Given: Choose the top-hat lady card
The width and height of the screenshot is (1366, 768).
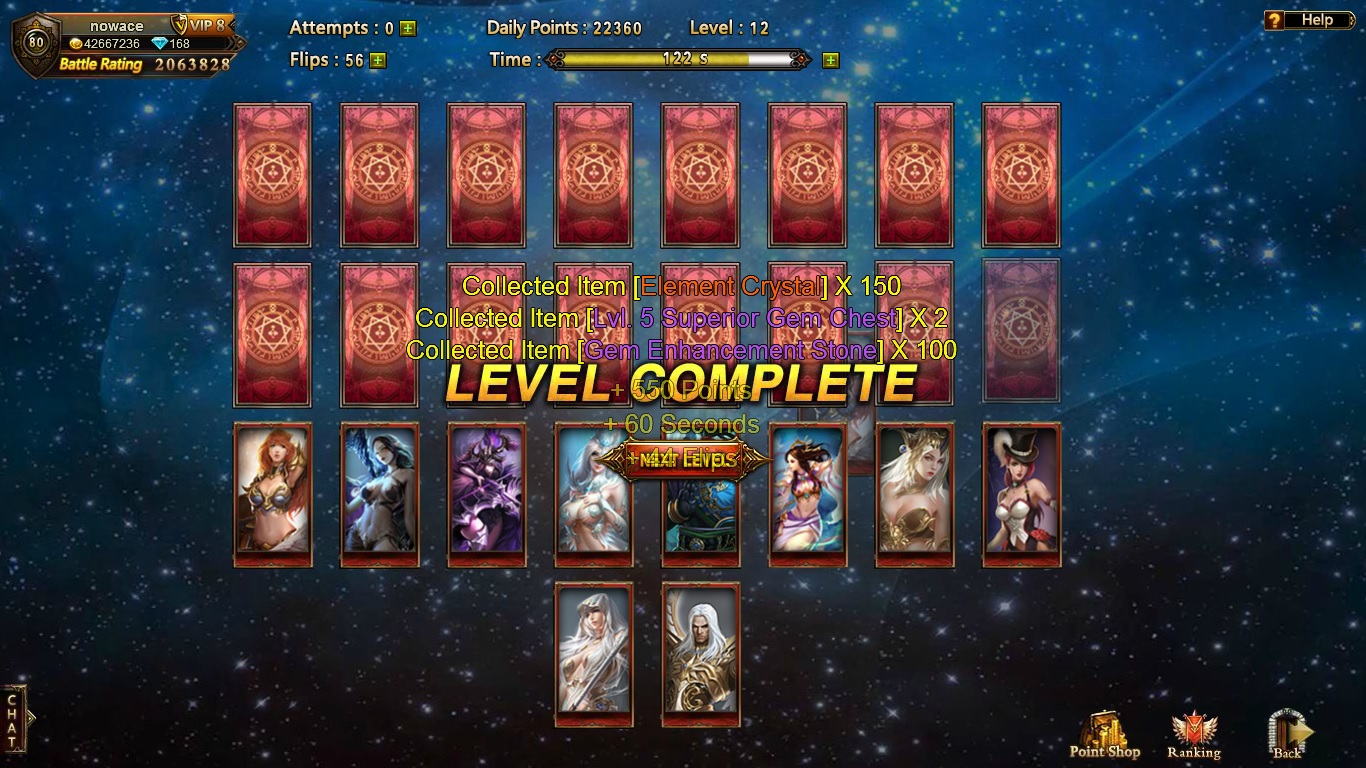Looking at the screenshot, I should 1021,494.
